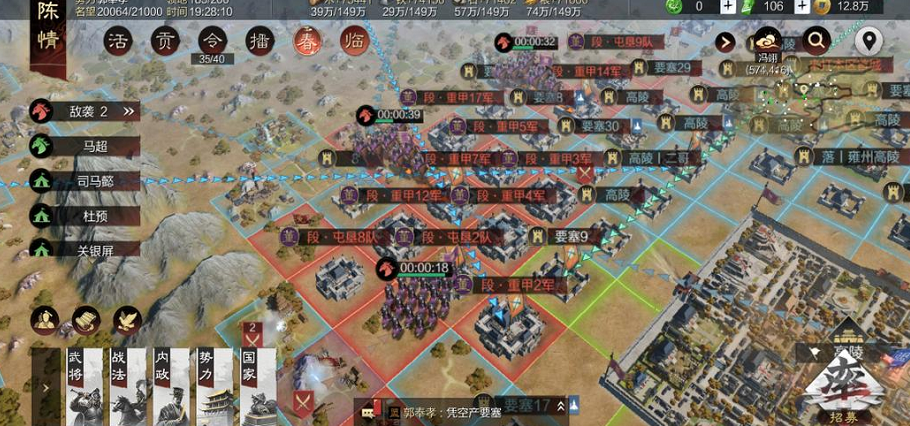Open the 国家 nation card
Screen dimensions: 910x426
[257, 387]
